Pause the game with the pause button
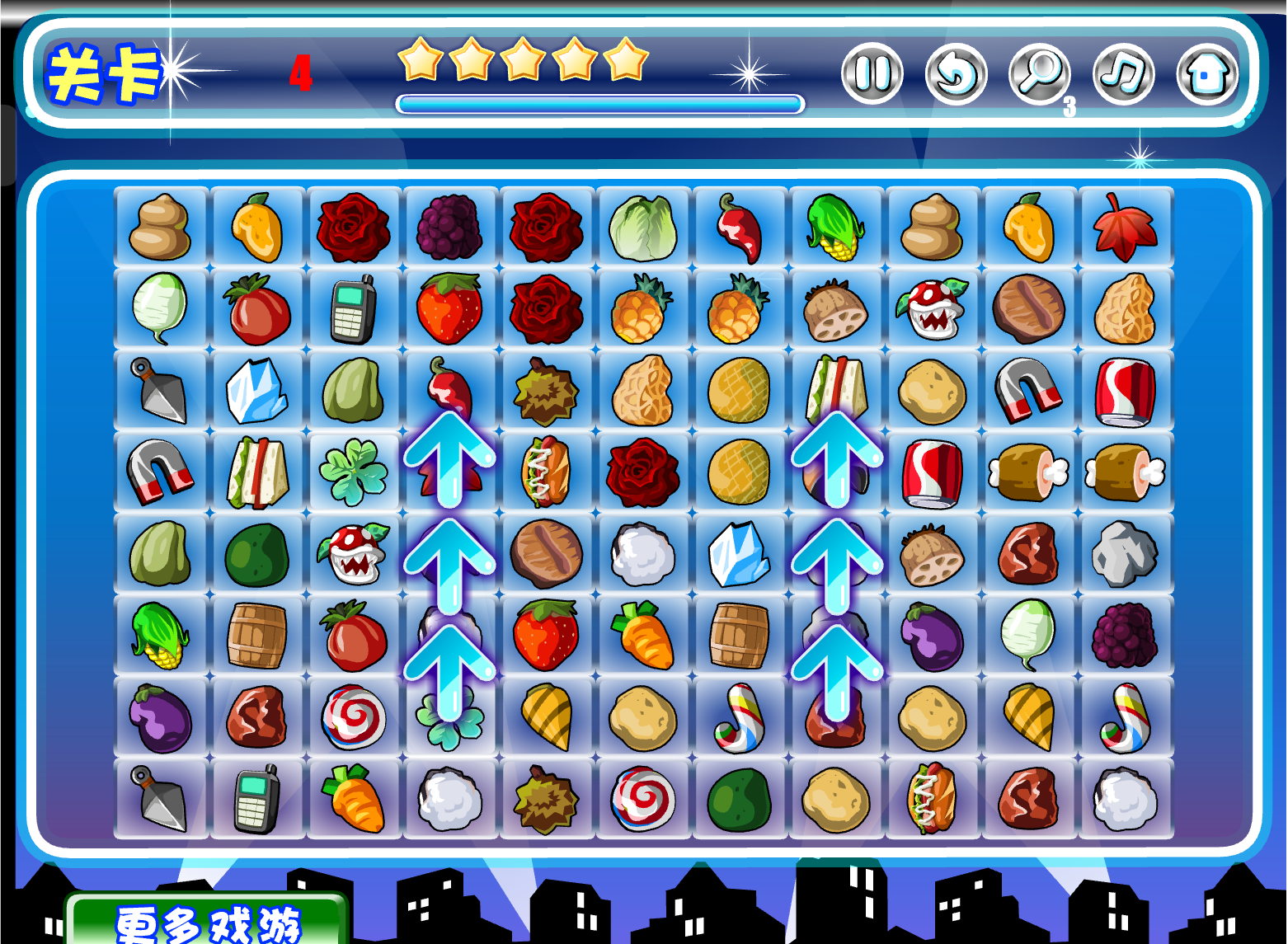This screenshot has height=944, width=1288. coord(872,73)
